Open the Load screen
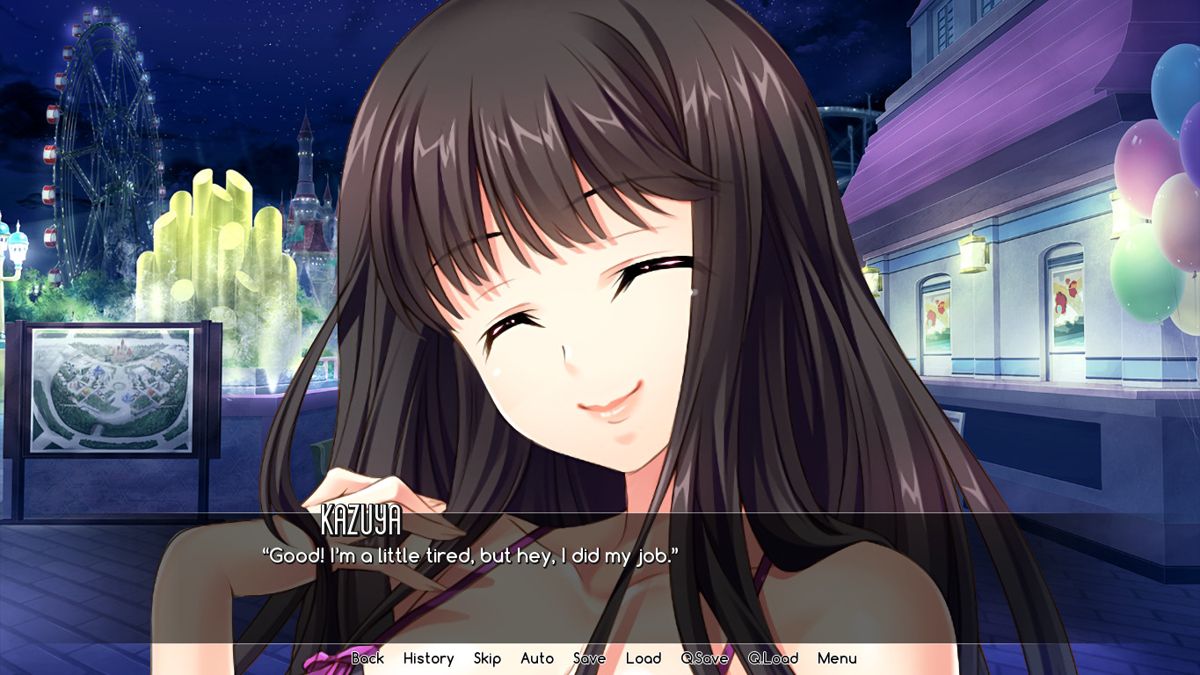 (x=643, y=658)
